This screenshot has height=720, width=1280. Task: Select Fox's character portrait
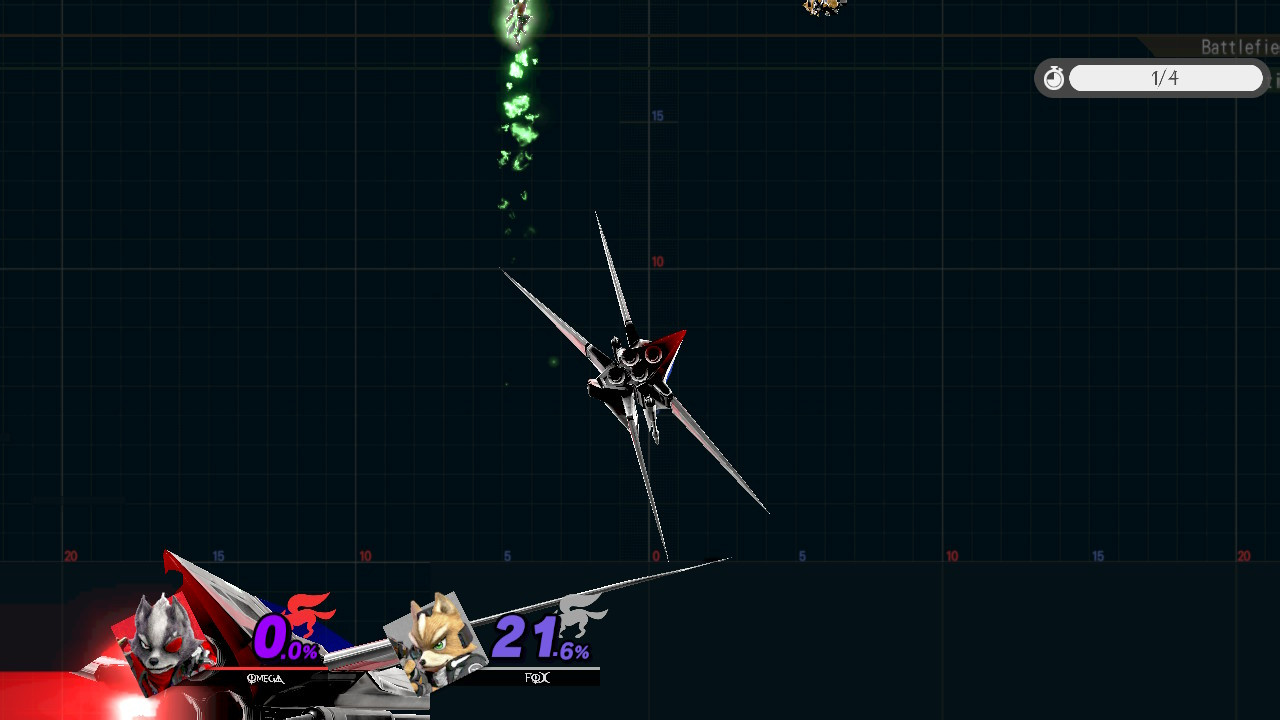437,642
